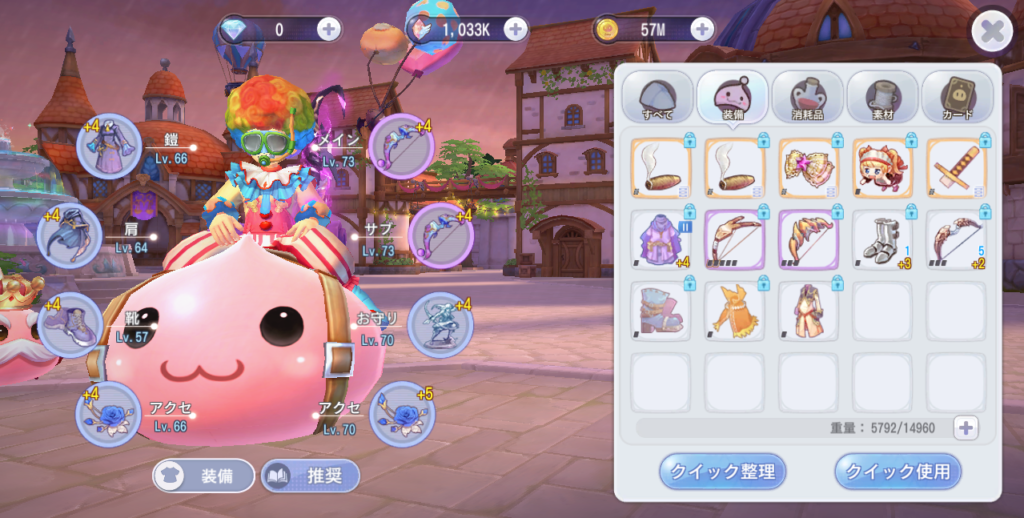Select the orange dress inventory item
Image resolution: width=1024 pixels, height=518 pixels.
(x=734, y=311)
